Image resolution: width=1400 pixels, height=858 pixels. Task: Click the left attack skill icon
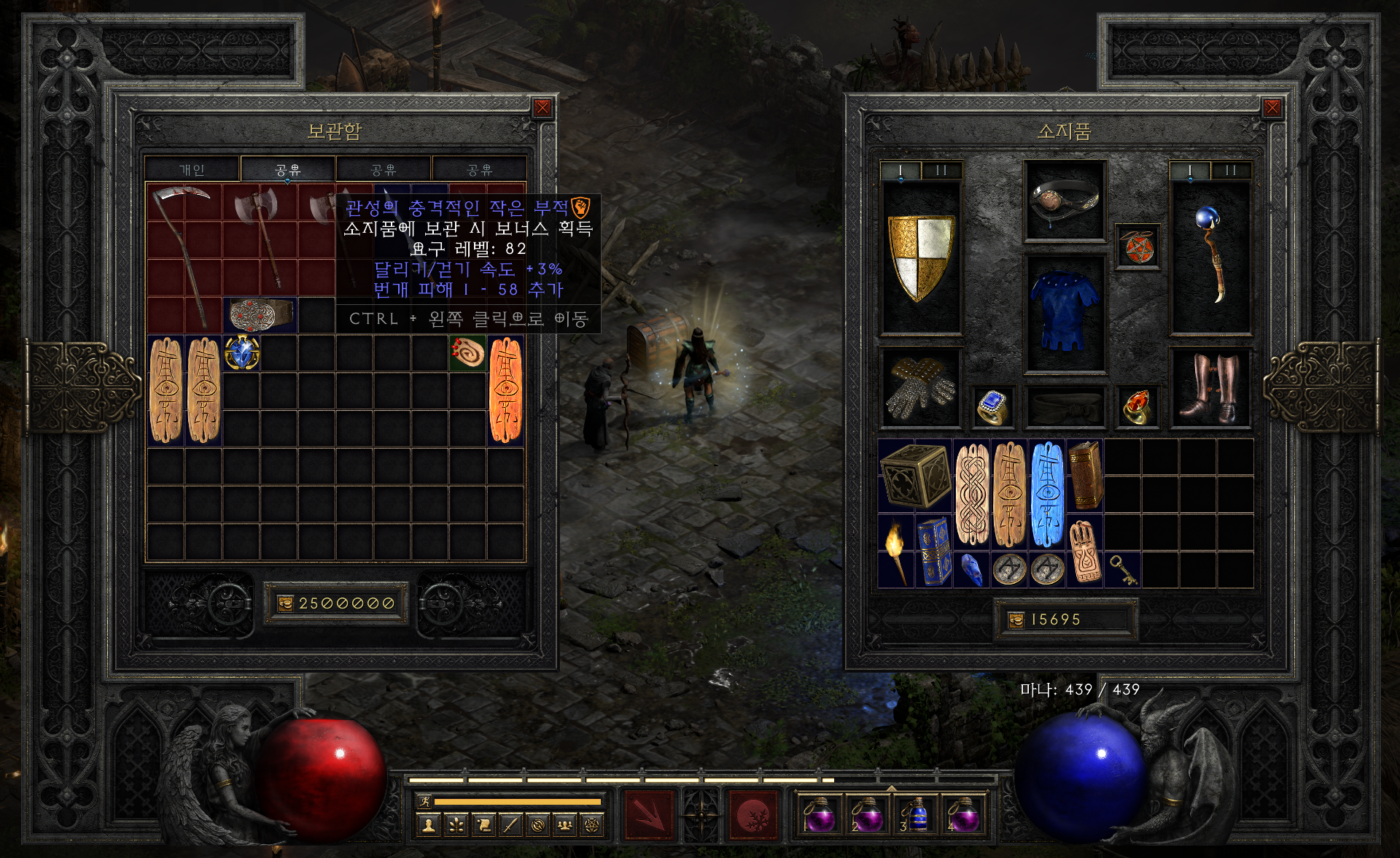[x=648, y=812]
